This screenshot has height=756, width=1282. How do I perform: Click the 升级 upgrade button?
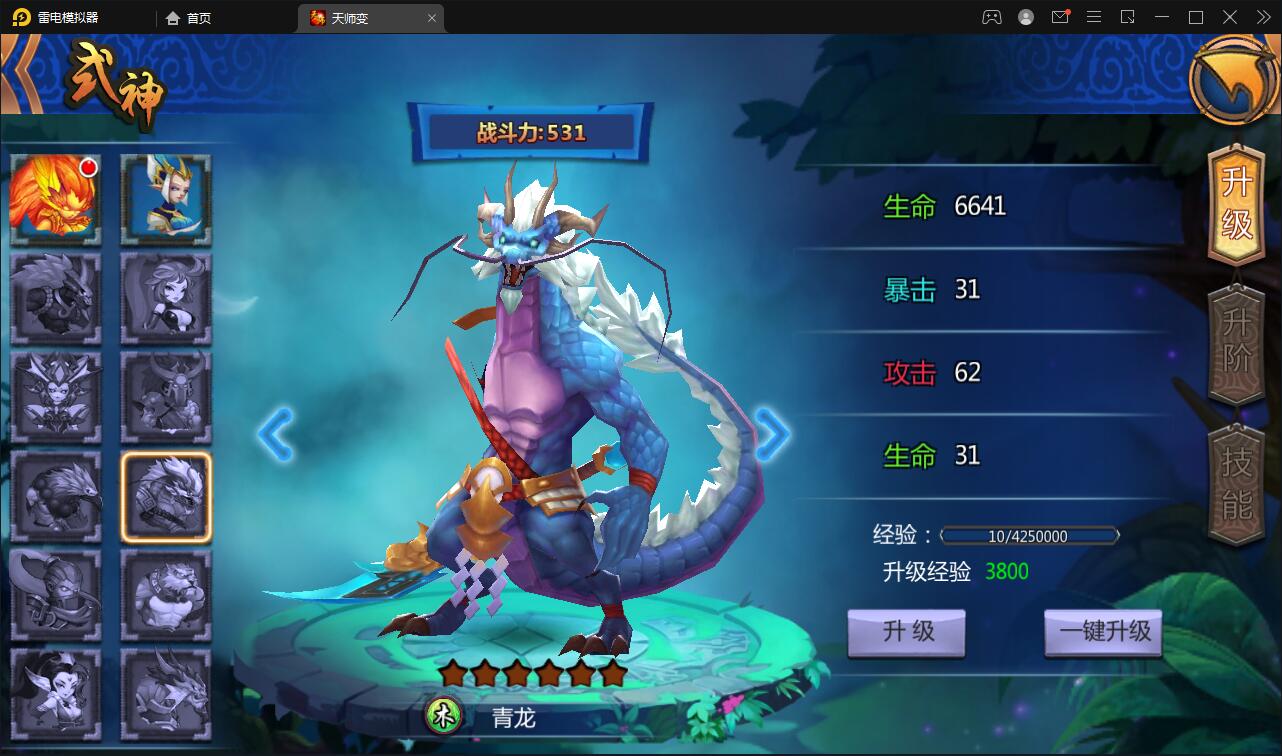pos(907,632)
